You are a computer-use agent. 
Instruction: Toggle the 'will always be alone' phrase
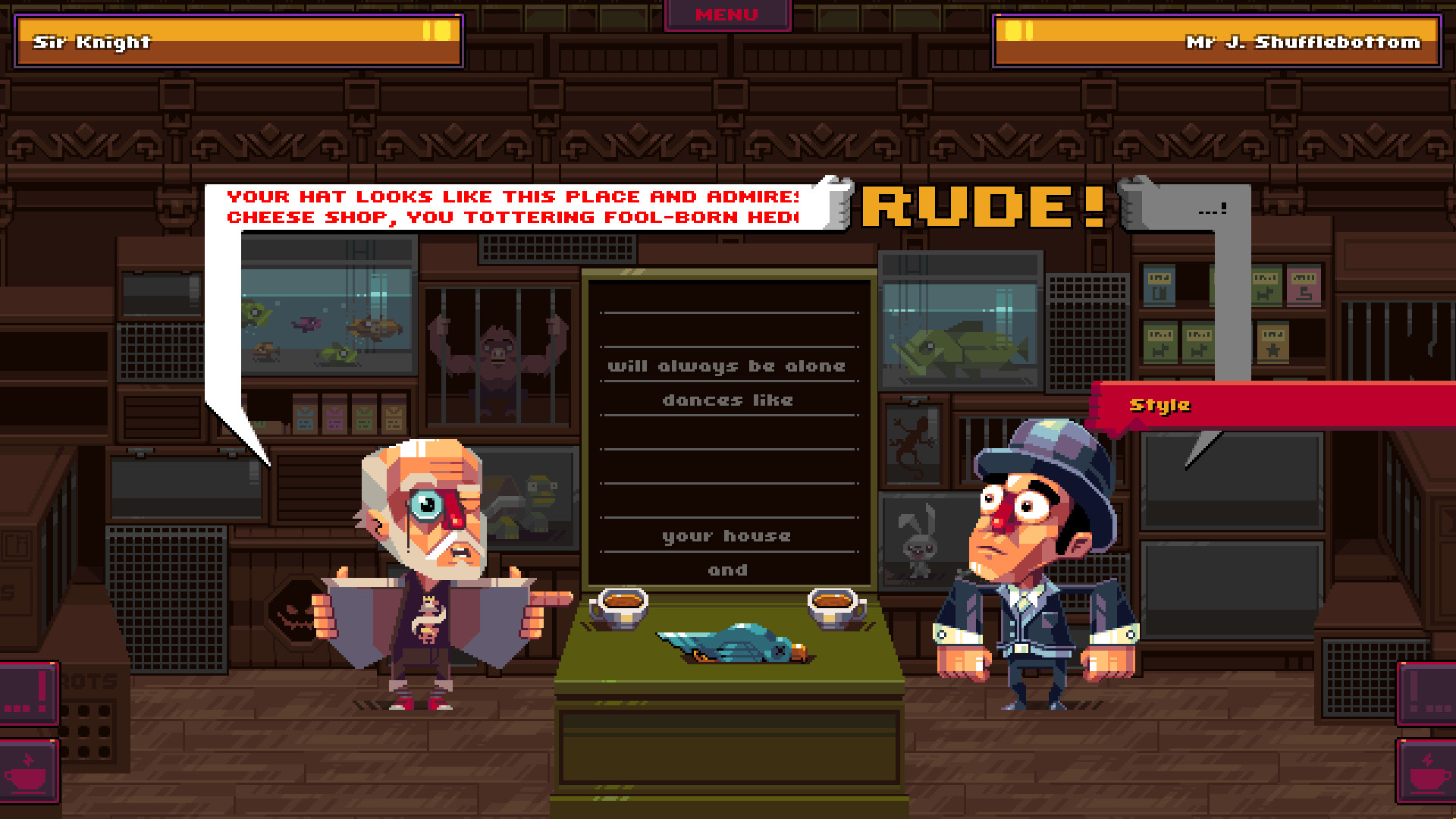727,366
